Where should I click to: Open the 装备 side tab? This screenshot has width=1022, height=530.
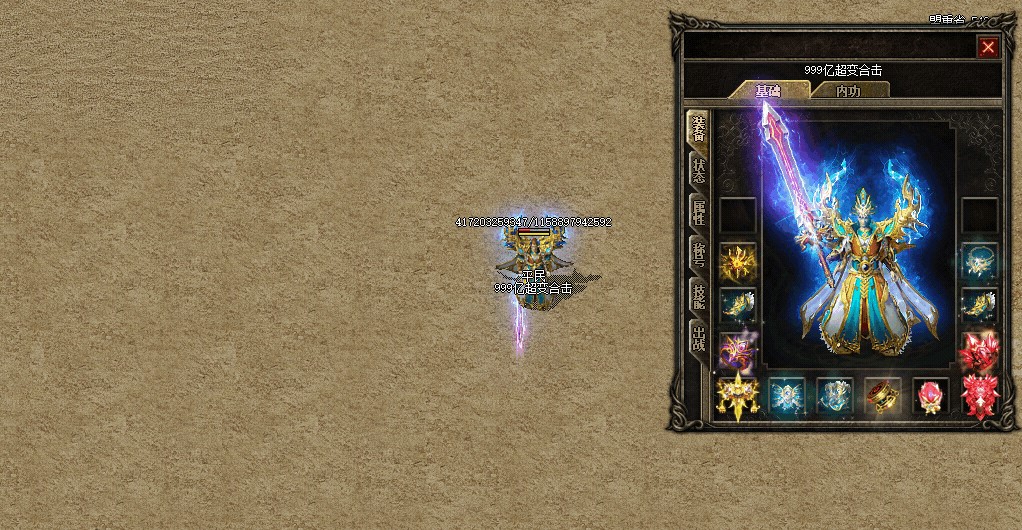699,130
